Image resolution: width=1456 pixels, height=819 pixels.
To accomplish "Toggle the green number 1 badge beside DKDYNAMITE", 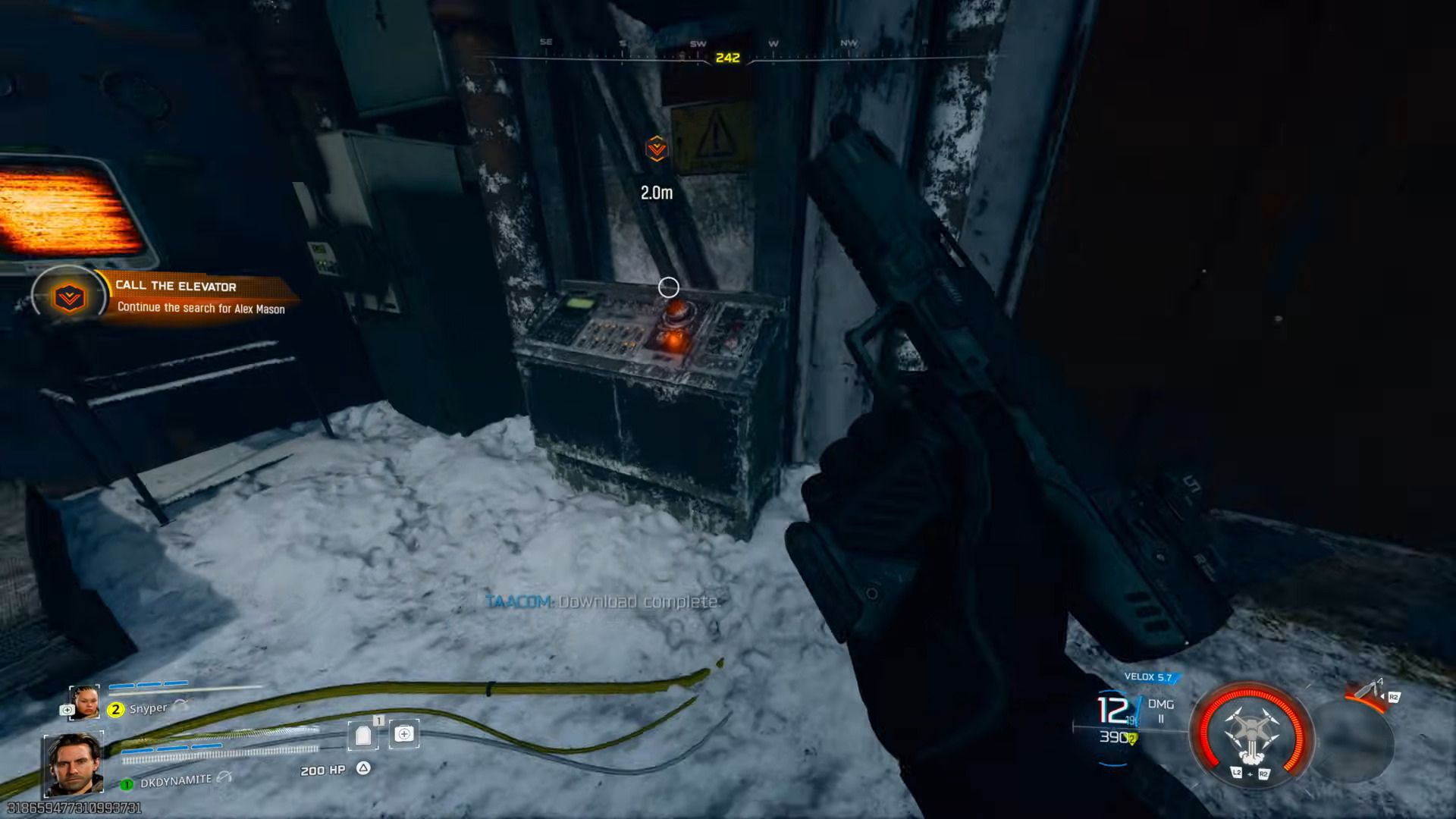I will pos(127,784).
